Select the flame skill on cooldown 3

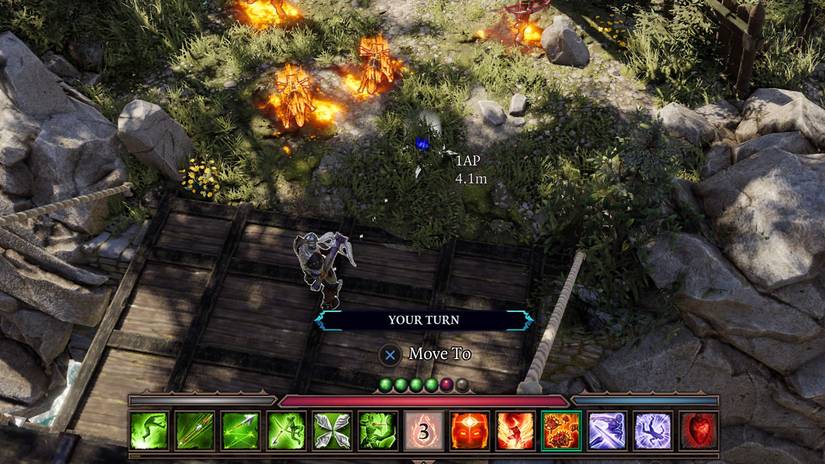423,430
